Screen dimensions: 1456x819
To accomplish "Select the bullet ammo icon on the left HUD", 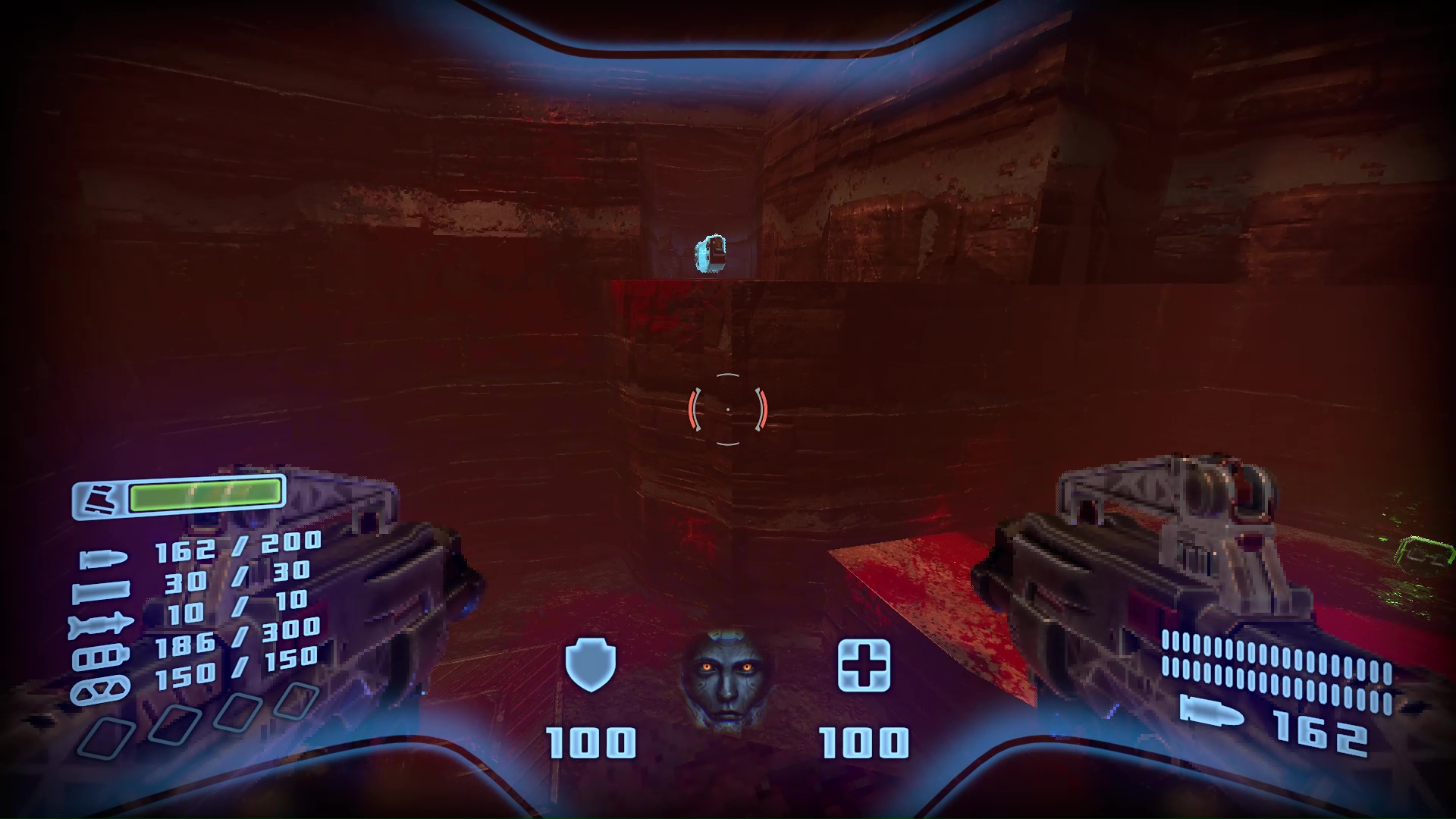I will tap(105, 558).
